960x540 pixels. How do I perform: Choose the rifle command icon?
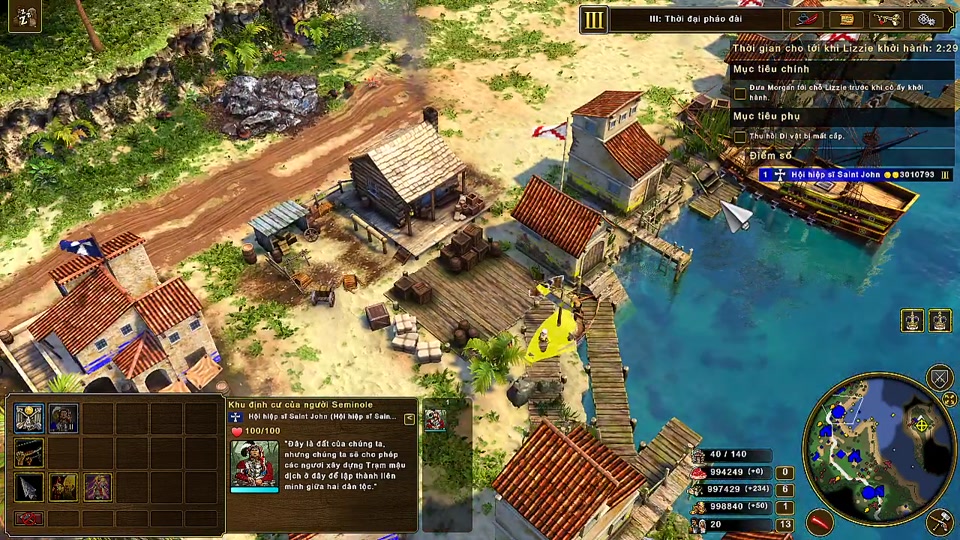(x=29, y=452)
